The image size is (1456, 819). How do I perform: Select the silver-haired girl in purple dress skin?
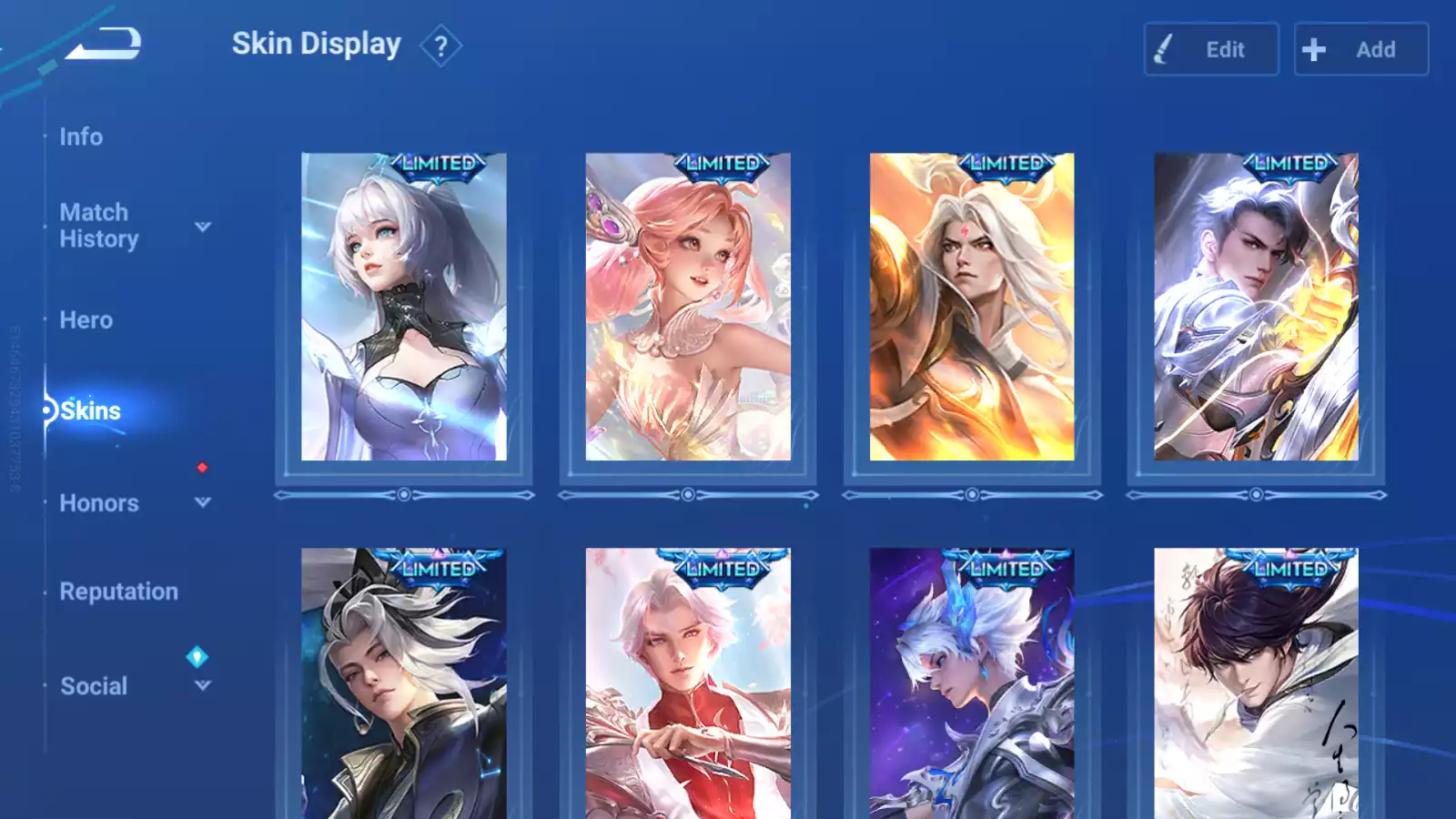click(403, 307)
